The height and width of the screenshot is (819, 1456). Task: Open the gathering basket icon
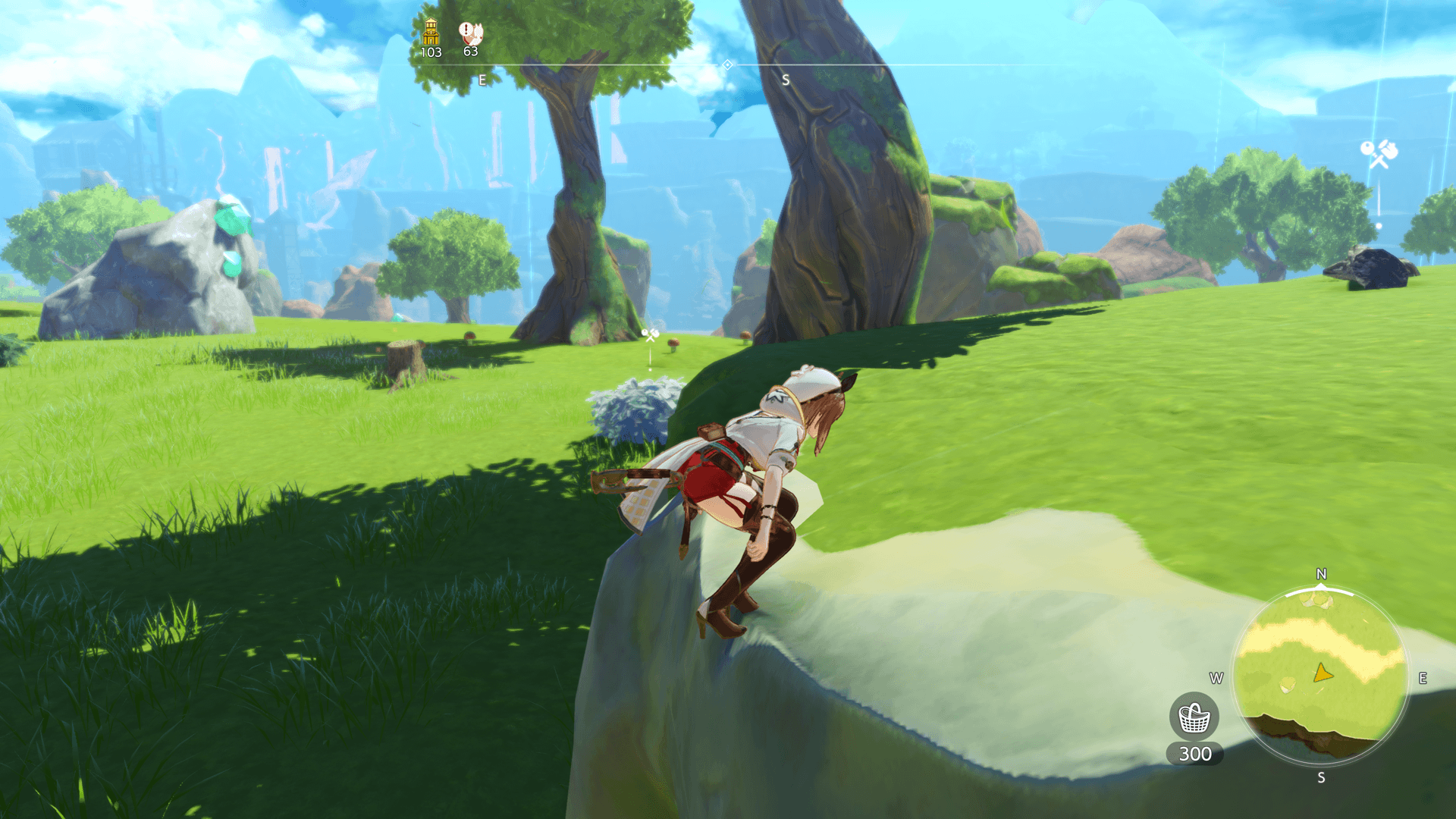click(1194, 717)
